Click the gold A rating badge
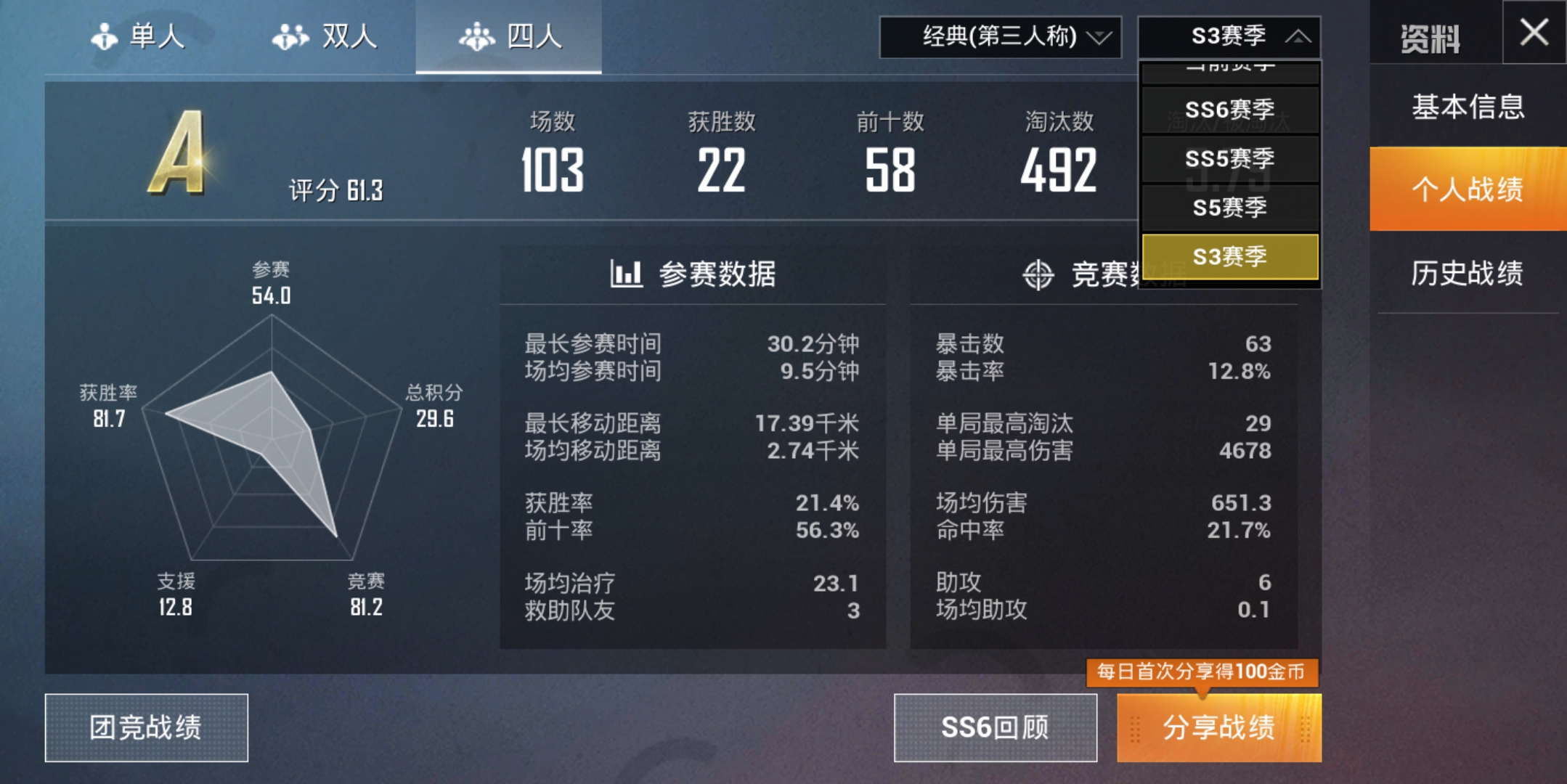Viewport: 1567px width, 784px height. (178, 152)
